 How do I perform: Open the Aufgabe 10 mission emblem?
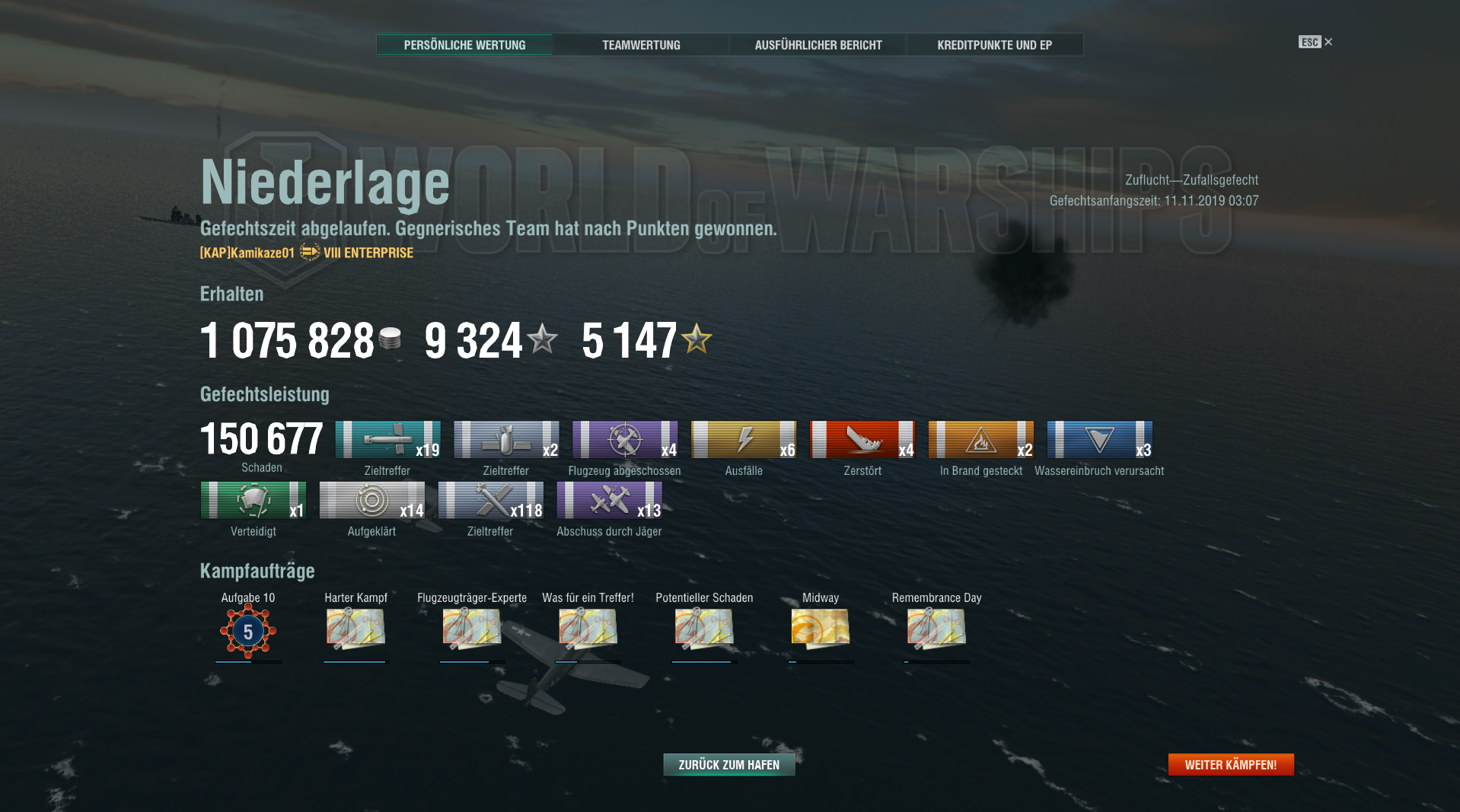(x=248, y=630)
